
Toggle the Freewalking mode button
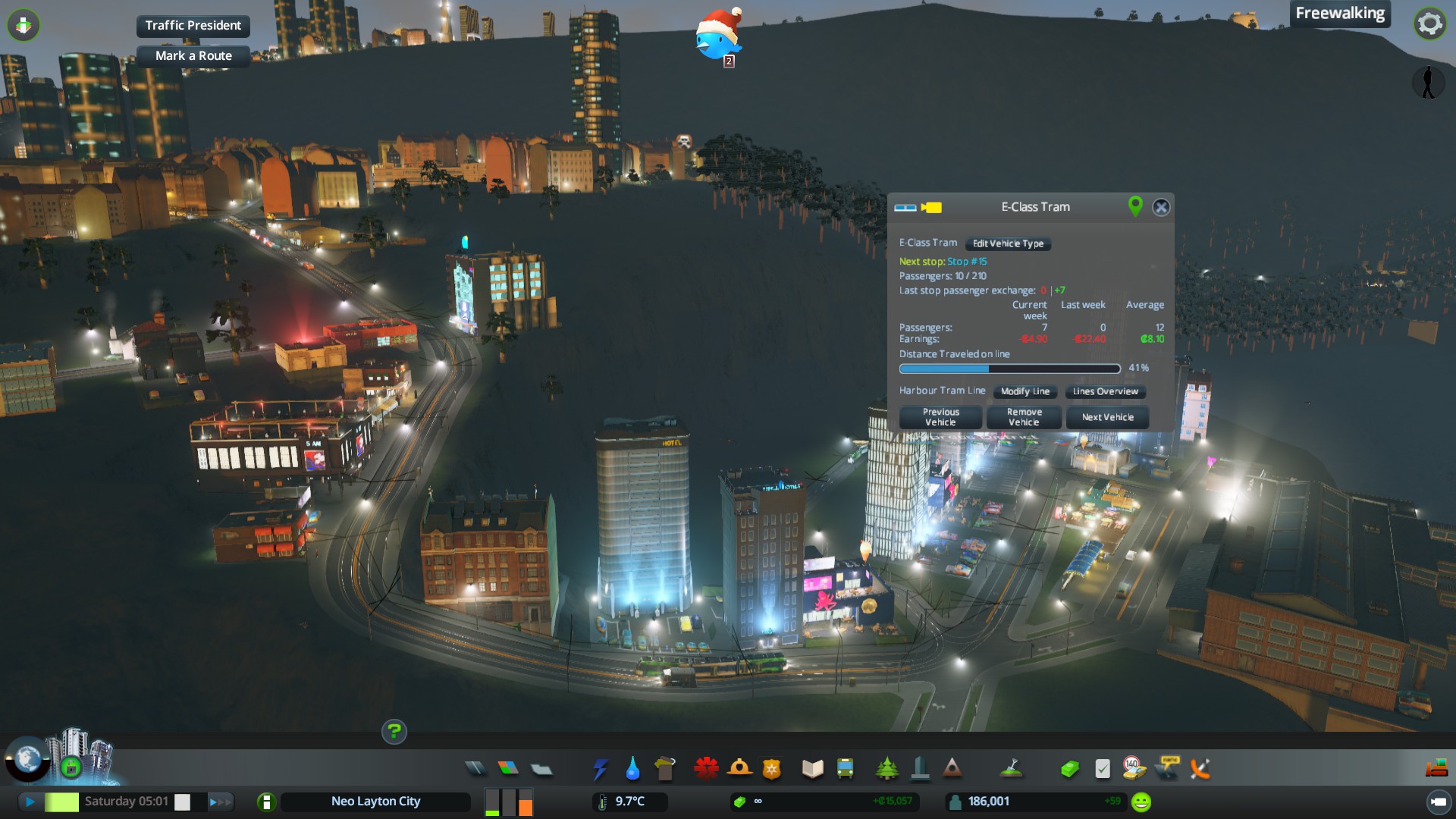[1339, 13]
